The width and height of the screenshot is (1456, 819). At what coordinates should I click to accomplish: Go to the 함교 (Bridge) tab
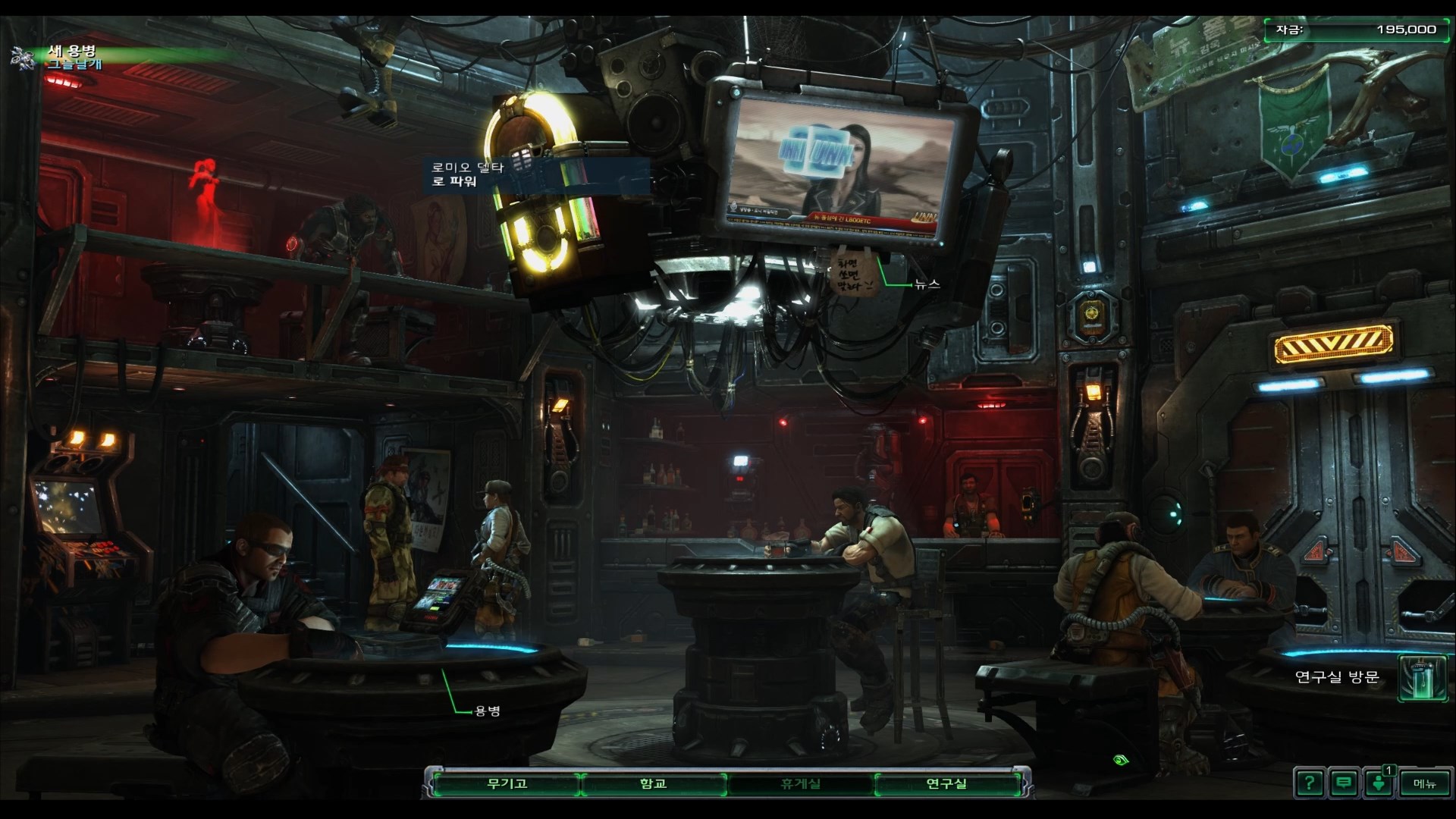click(x=653, y=783)
